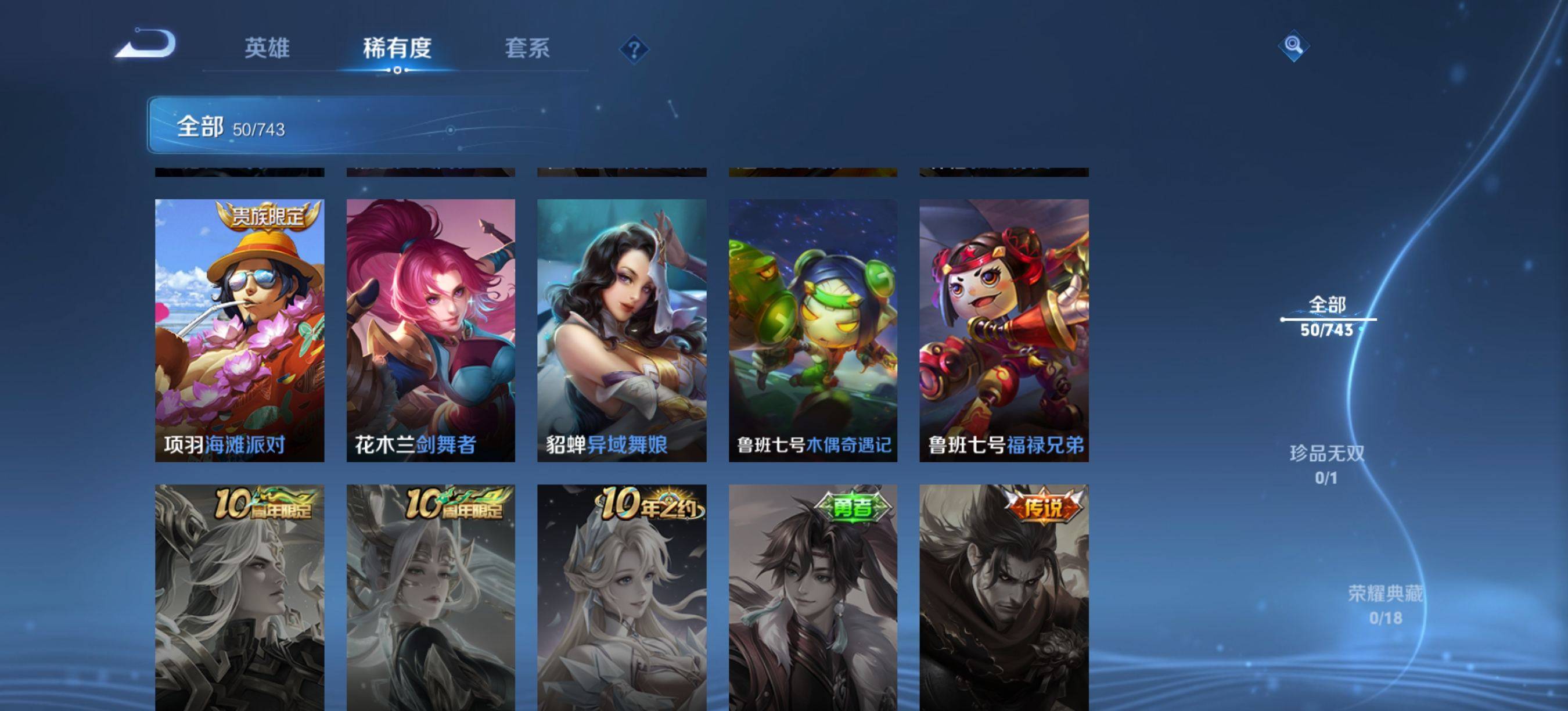This screenshot has width=1568, height=711.
Task: Select the 稀有度 tab
Action: point(397,48)
